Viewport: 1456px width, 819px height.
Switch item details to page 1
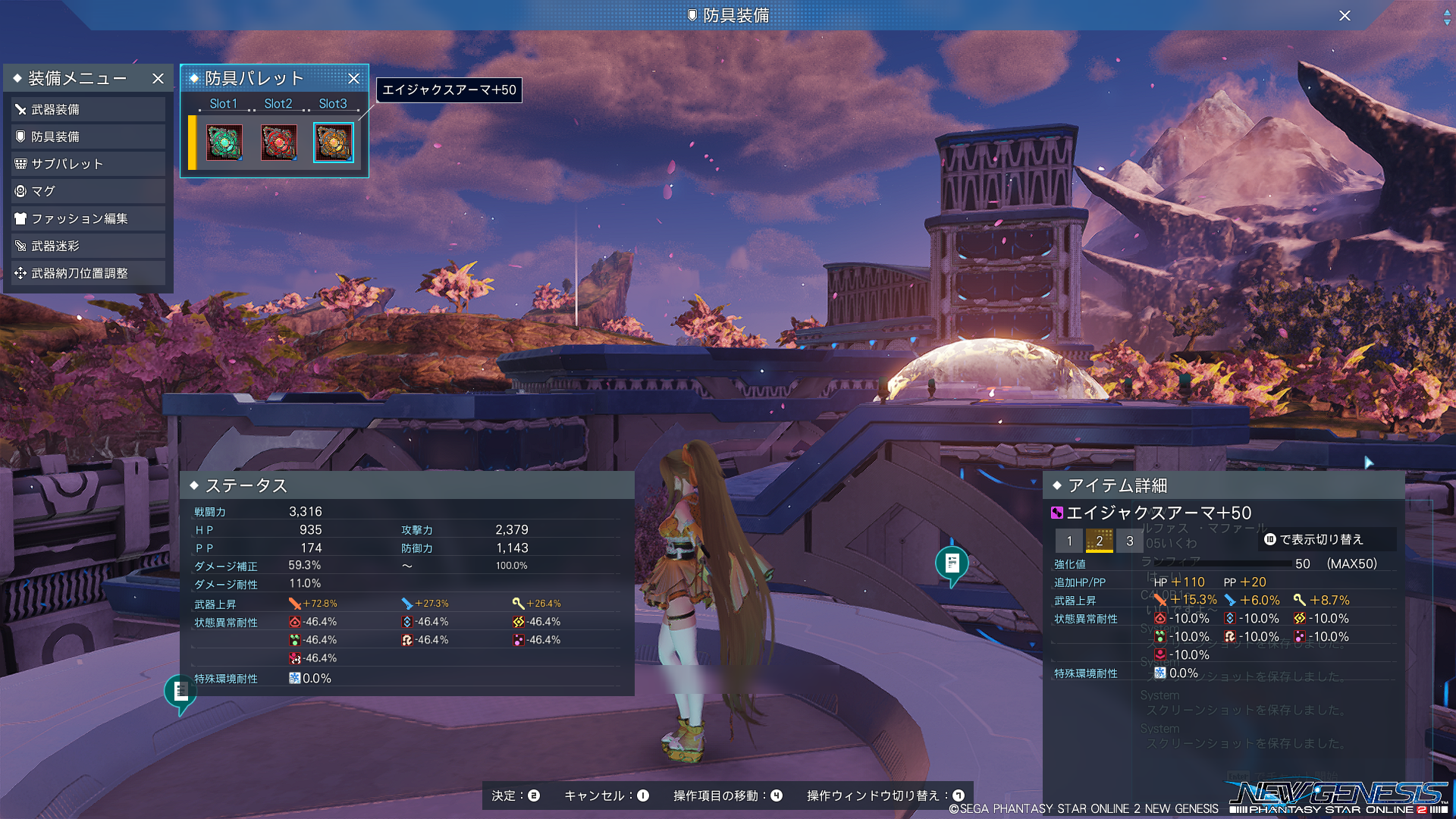(1069, 541)
